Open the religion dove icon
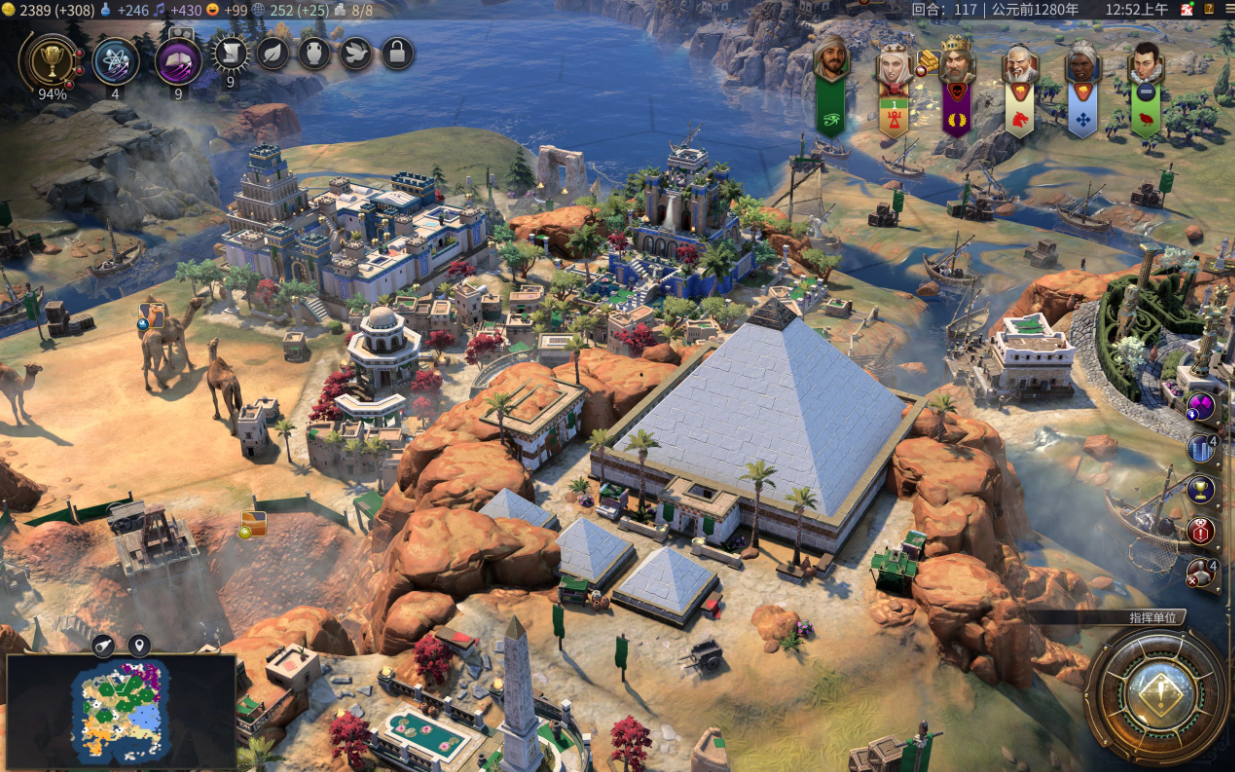Viewport: 1235px width, 772px height. [x=356, y=53]
